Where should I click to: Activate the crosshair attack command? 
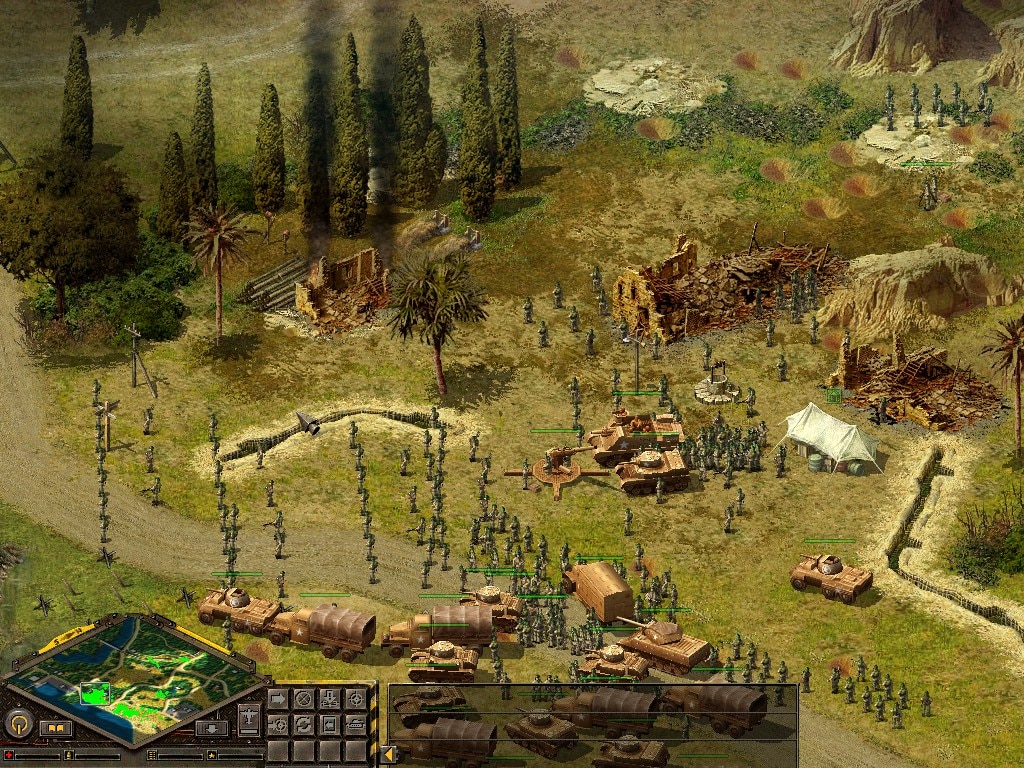(x=355, y=698)
